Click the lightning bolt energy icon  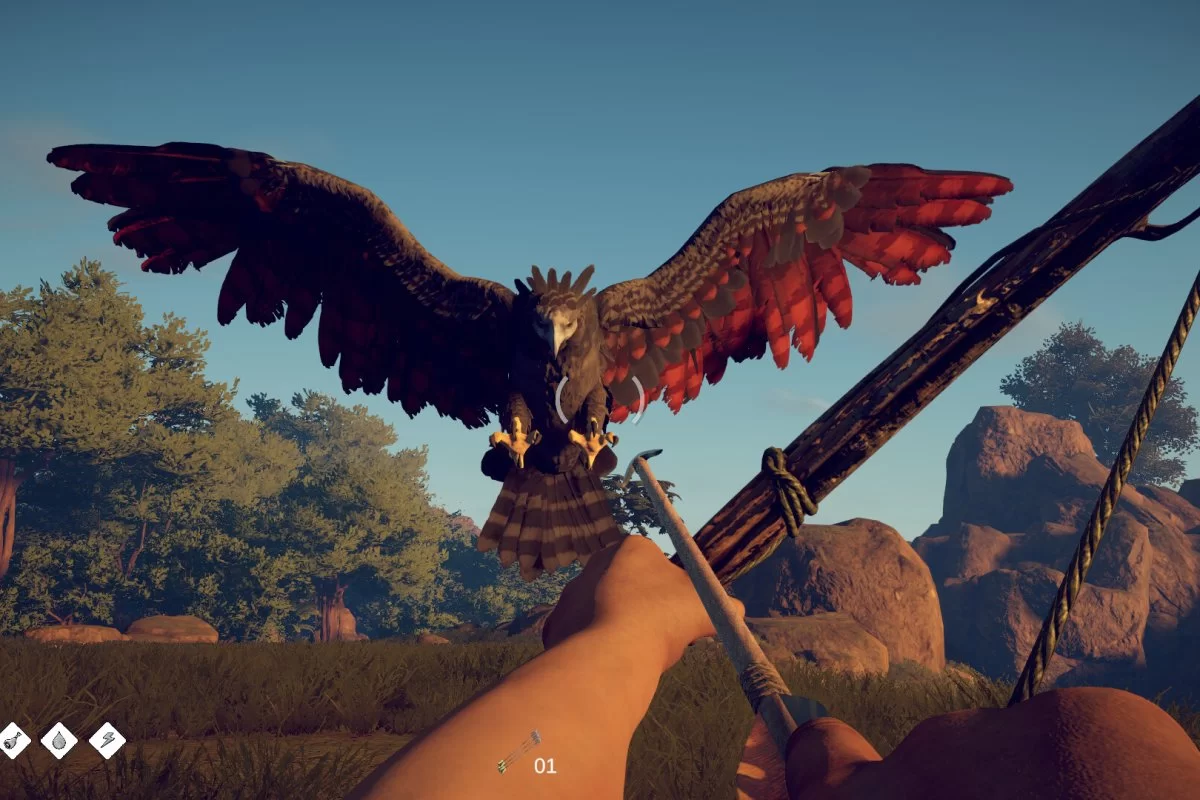(x=107, y=740)
